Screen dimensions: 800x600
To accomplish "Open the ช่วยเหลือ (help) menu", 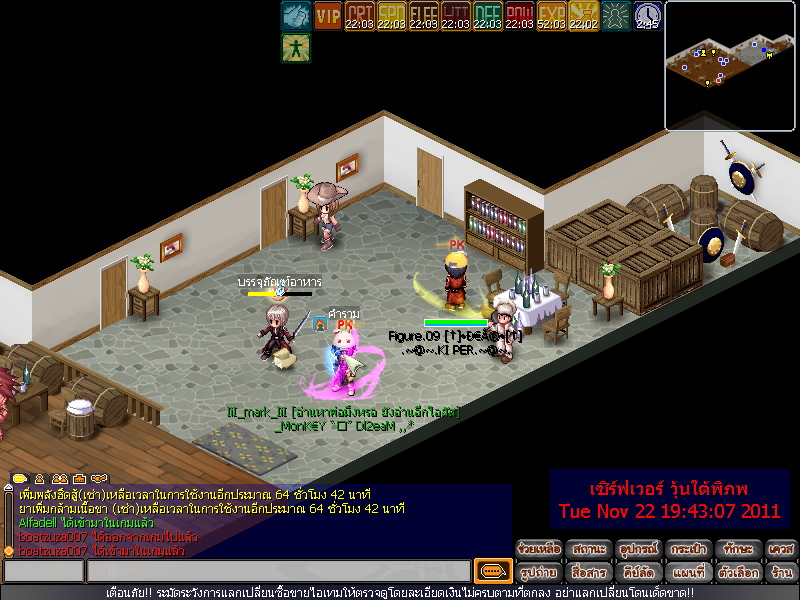I will (539, 549).
